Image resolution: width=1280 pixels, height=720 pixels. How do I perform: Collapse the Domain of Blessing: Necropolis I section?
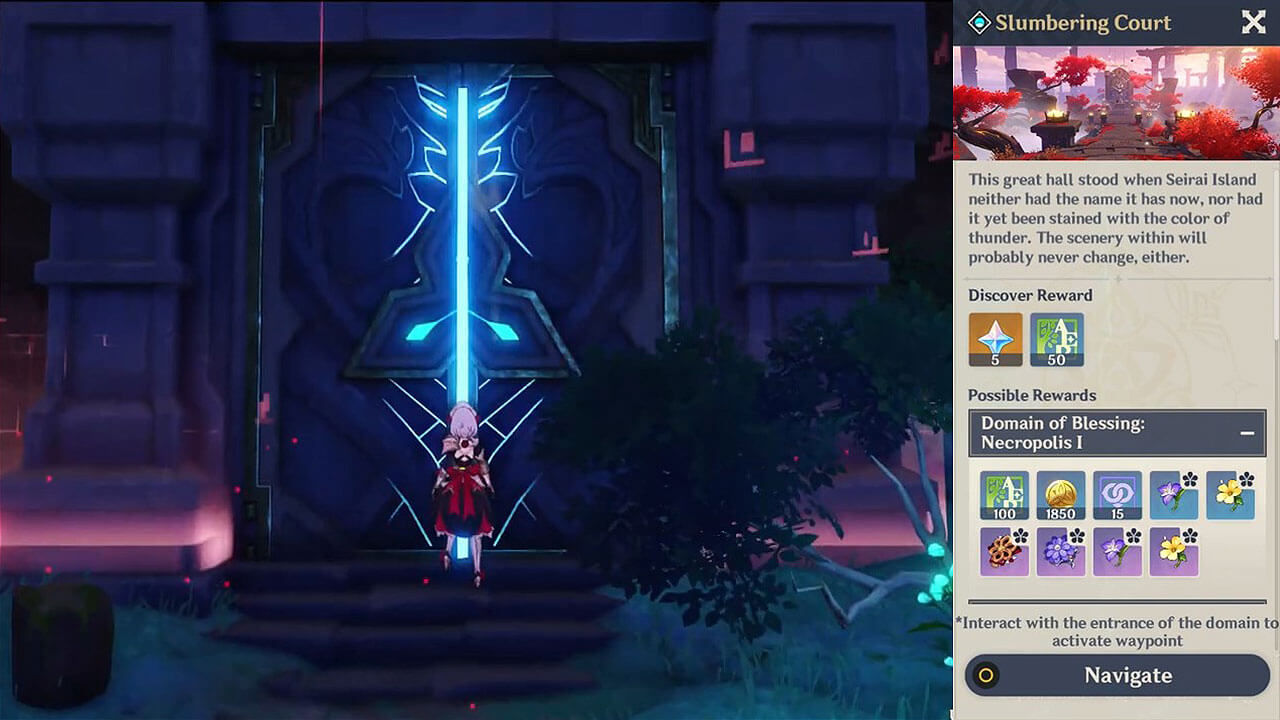point(1246,432)
